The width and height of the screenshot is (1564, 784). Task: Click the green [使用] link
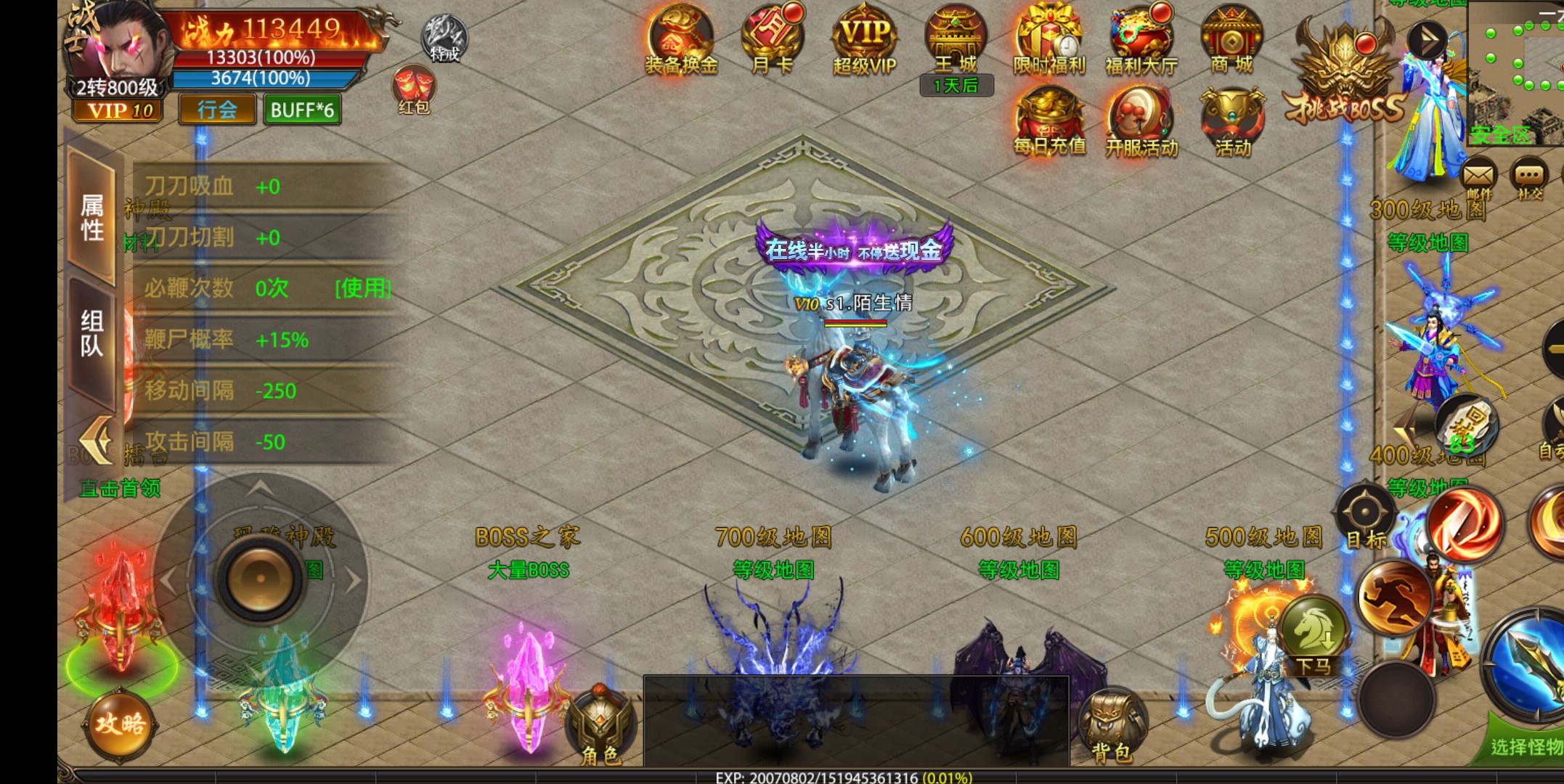pos(362,288)
